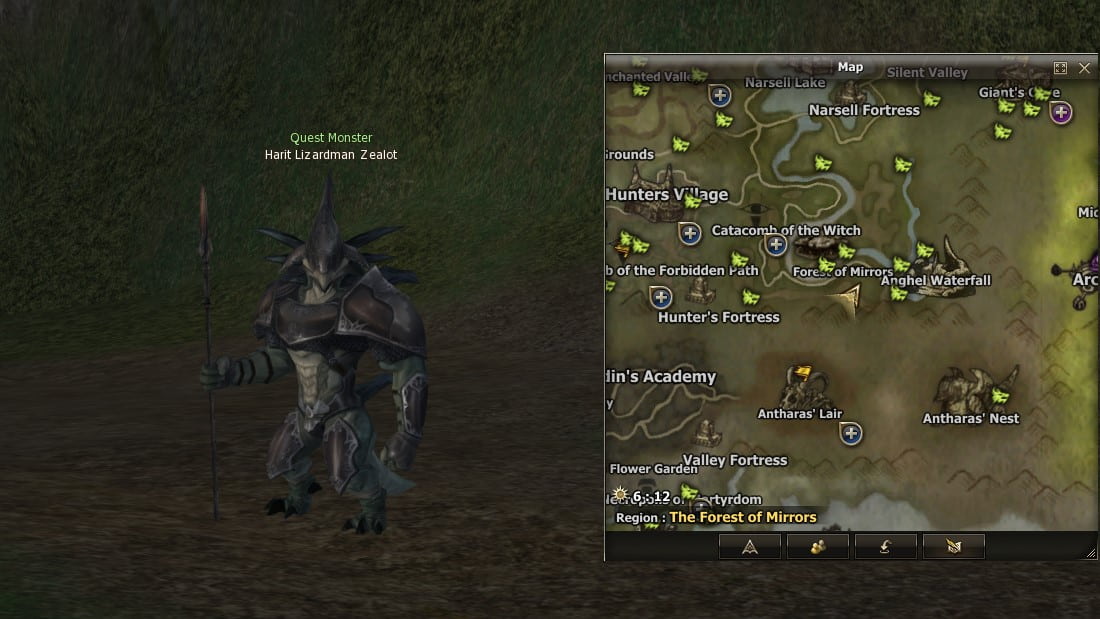This screenshot has width=1100, height=619.
Task: Click the plus marker left of Catacomb of the Witch
Action: [689, 234]
